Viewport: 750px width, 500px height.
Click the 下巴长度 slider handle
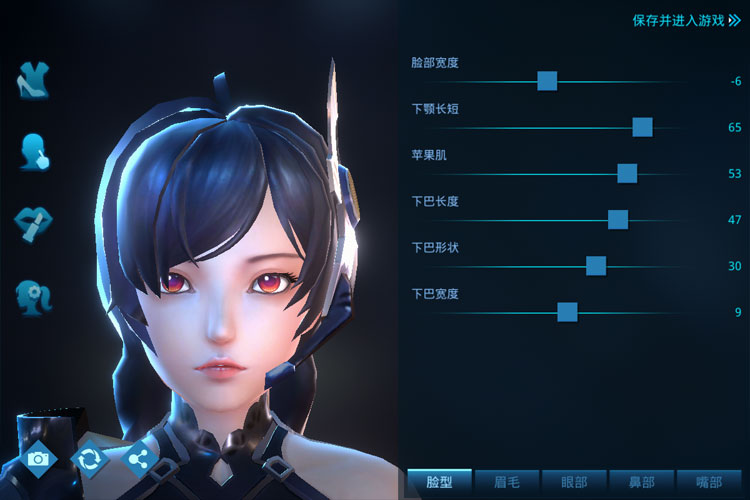(618, 220)
